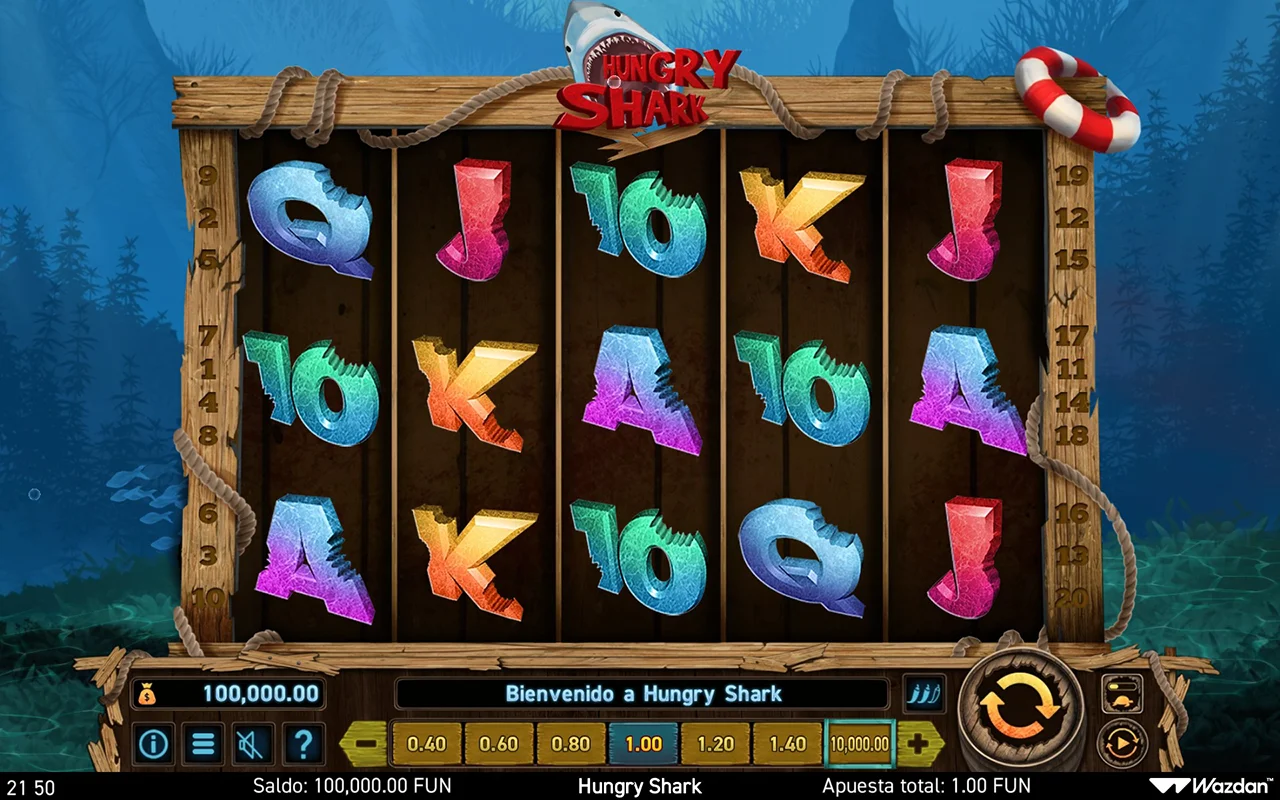Toggle the muted speaker sound icon
The image size is (1280, 800).
point(253,744)
